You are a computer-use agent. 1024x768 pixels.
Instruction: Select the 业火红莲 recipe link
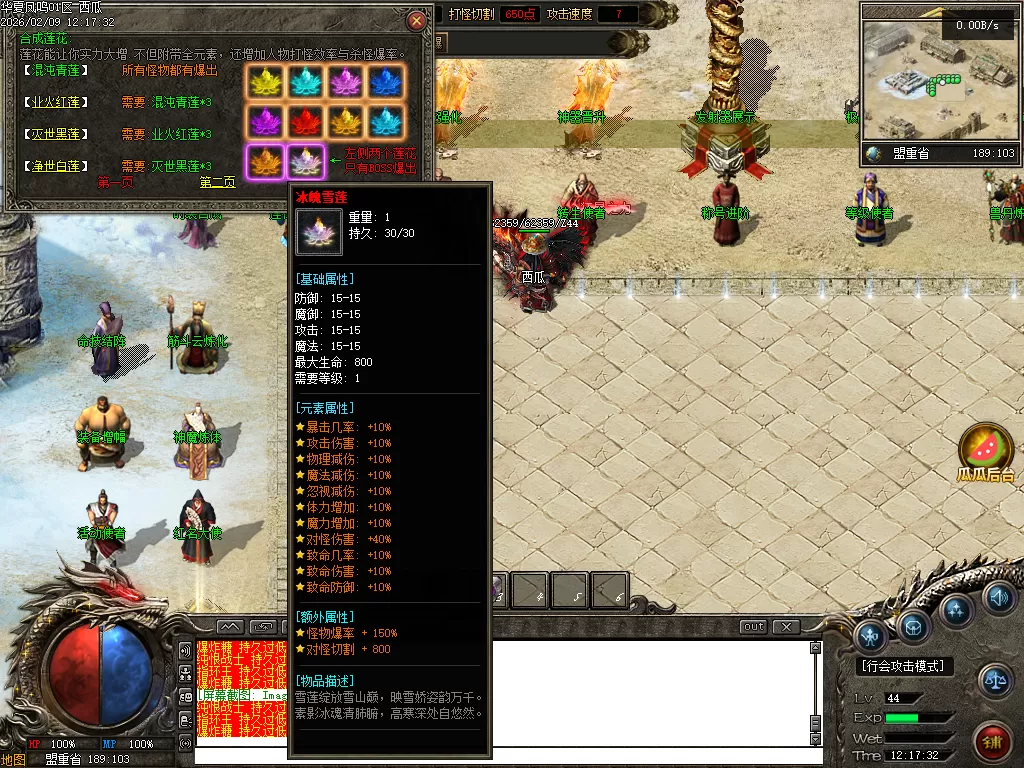56,102
